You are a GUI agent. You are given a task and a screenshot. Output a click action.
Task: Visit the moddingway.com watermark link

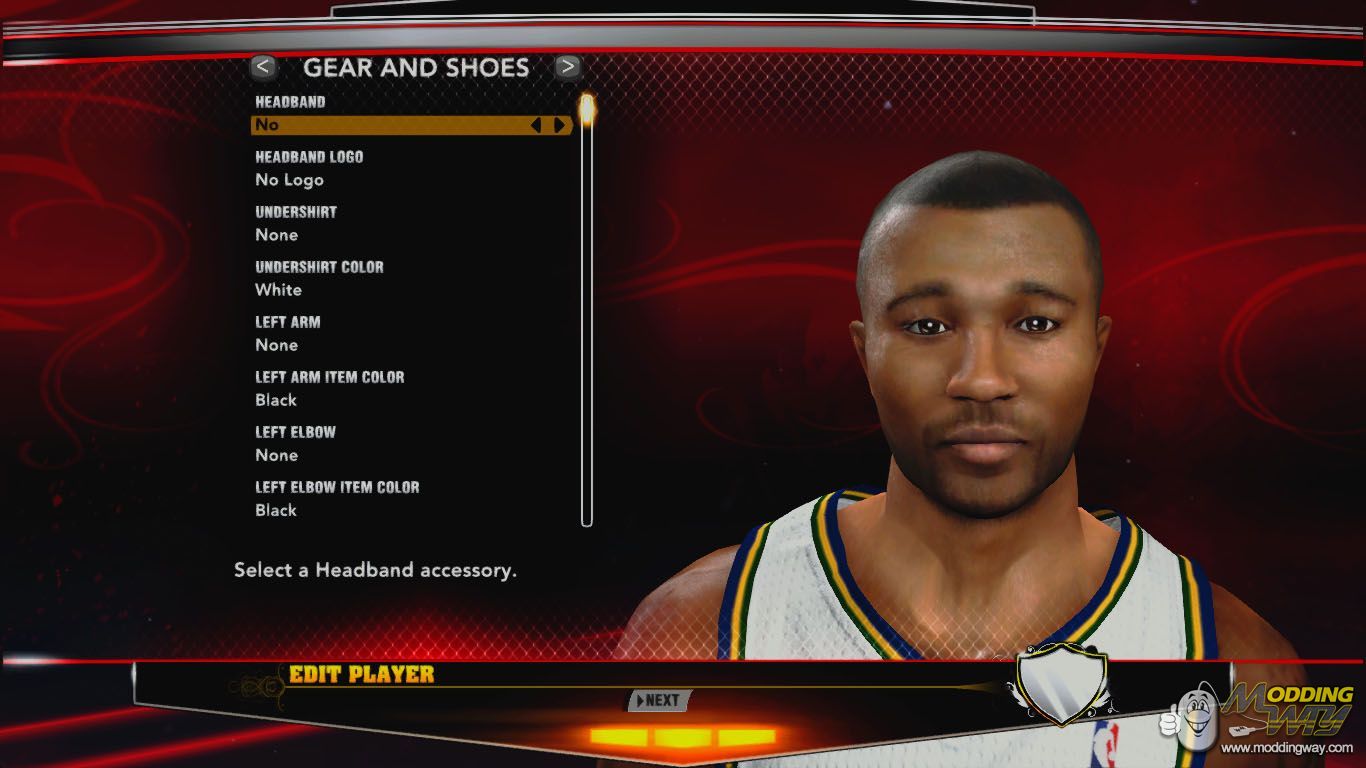click(1286, 747)
